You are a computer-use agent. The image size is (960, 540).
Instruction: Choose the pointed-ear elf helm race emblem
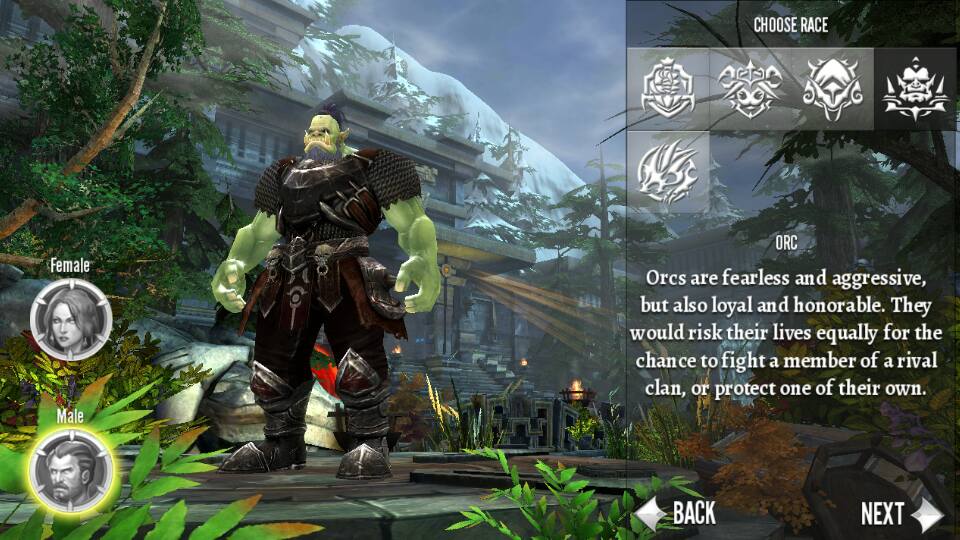coord(833,88)
